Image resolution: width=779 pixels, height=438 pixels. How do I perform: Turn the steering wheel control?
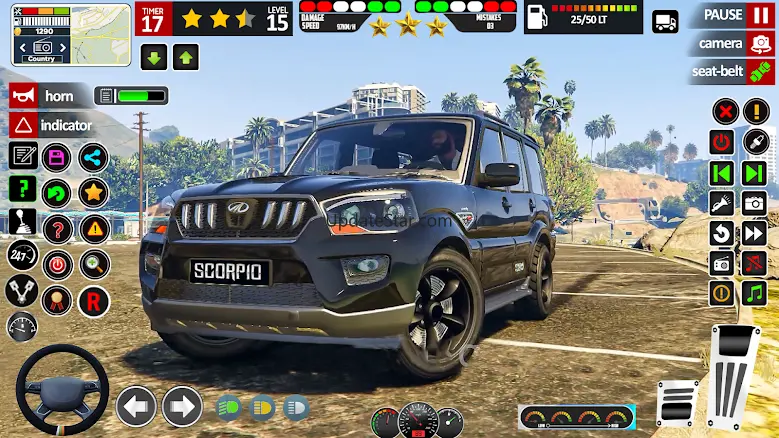(x=62, y=388)
